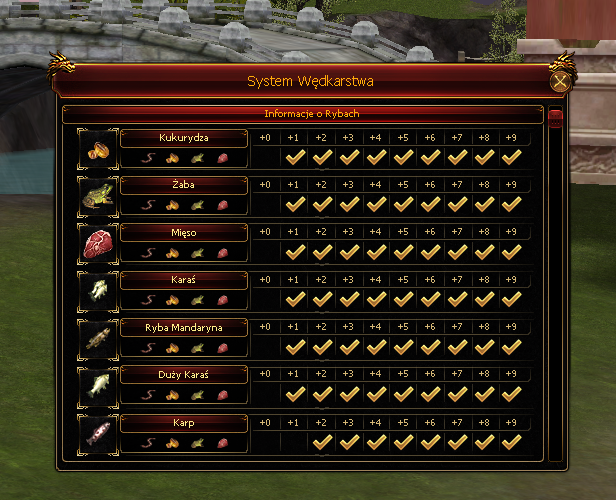Click the Duży Karaś name label
The width and height of the screenshot is (616, 500).
point(184,374)
